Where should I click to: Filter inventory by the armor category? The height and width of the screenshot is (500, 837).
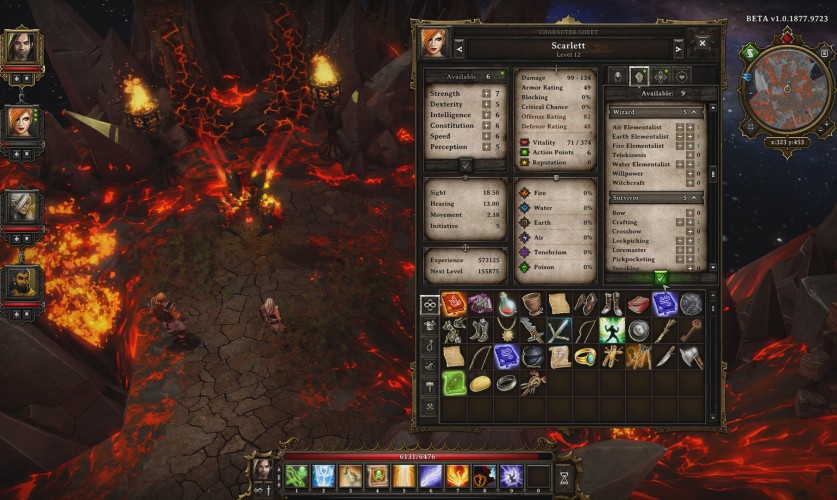pos(429,325)
